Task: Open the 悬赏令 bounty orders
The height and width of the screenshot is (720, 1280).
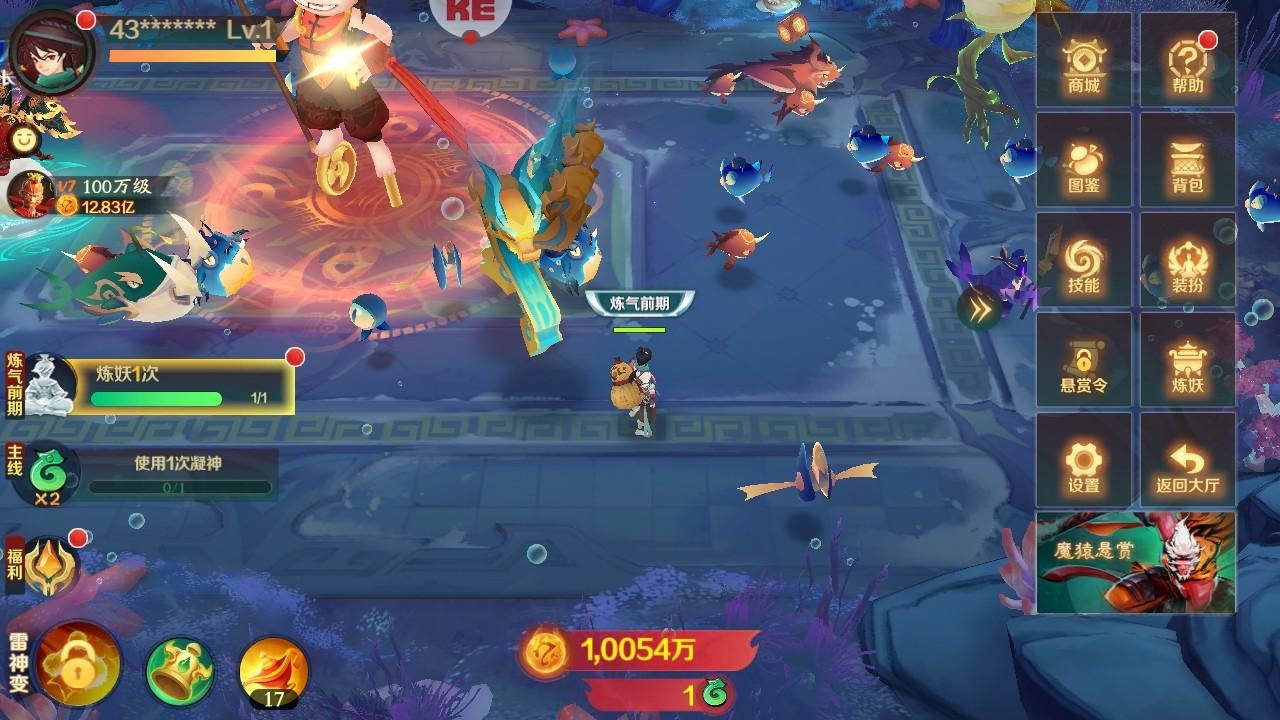Action: 1083,365
